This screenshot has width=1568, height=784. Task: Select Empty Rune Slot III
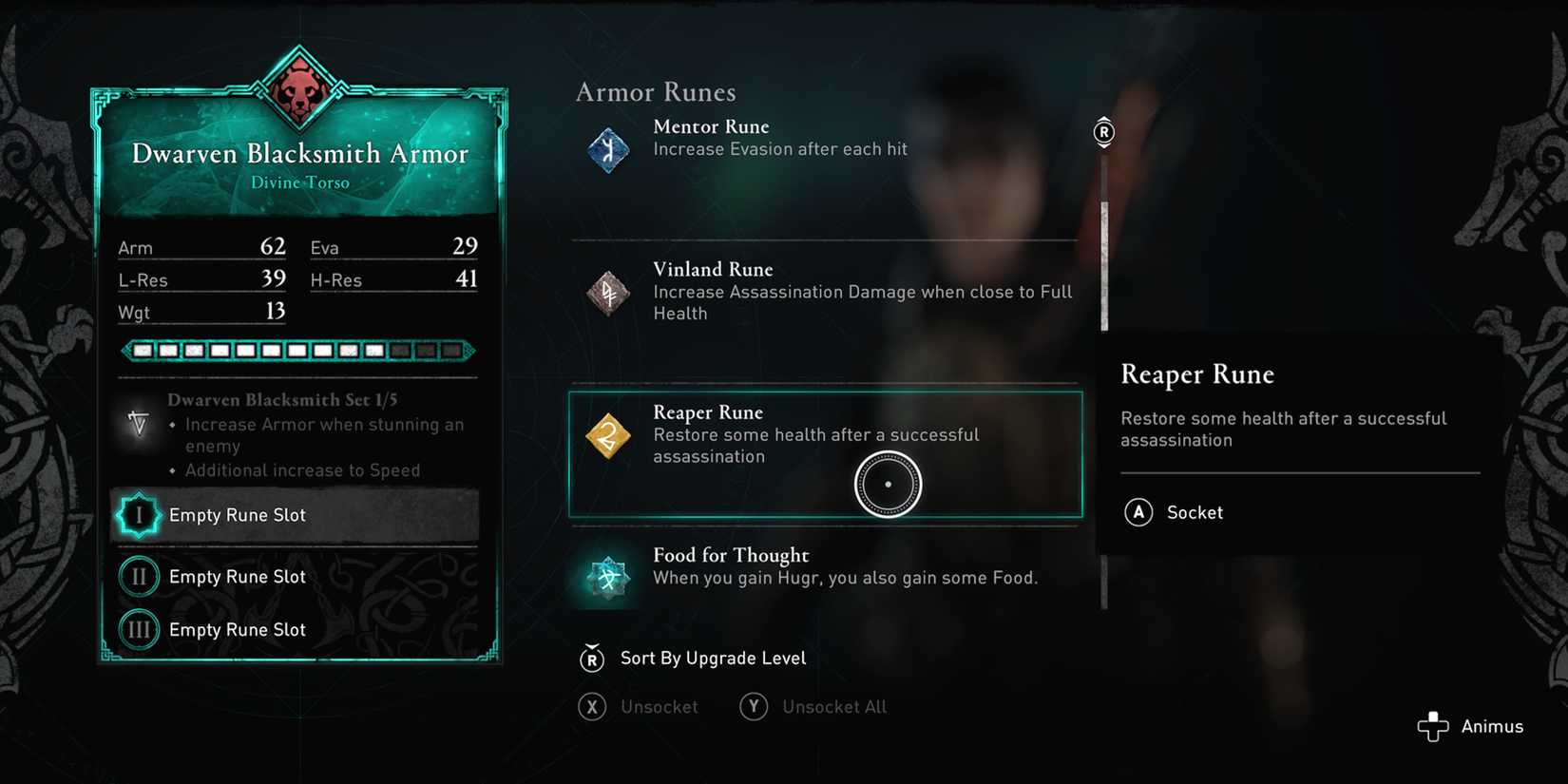[x=237, y=629]
